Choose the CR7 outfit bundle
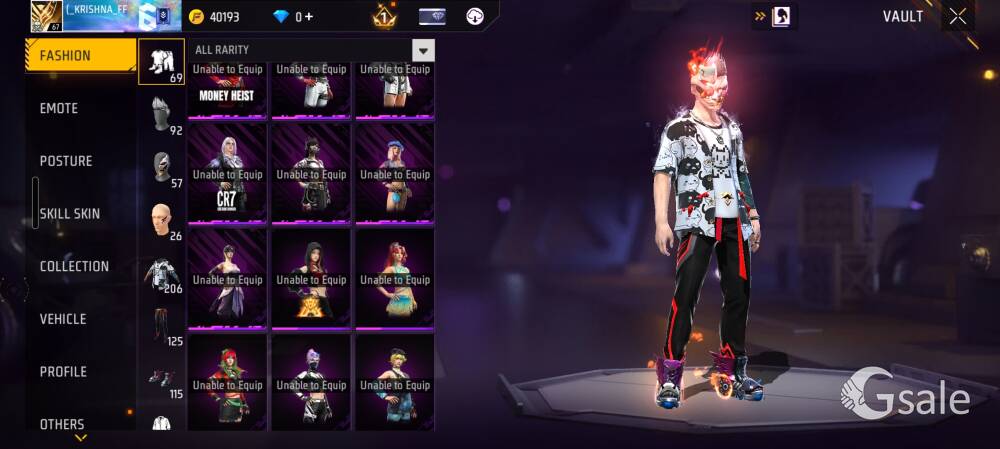1000x449 pixels. coord(227,173)
